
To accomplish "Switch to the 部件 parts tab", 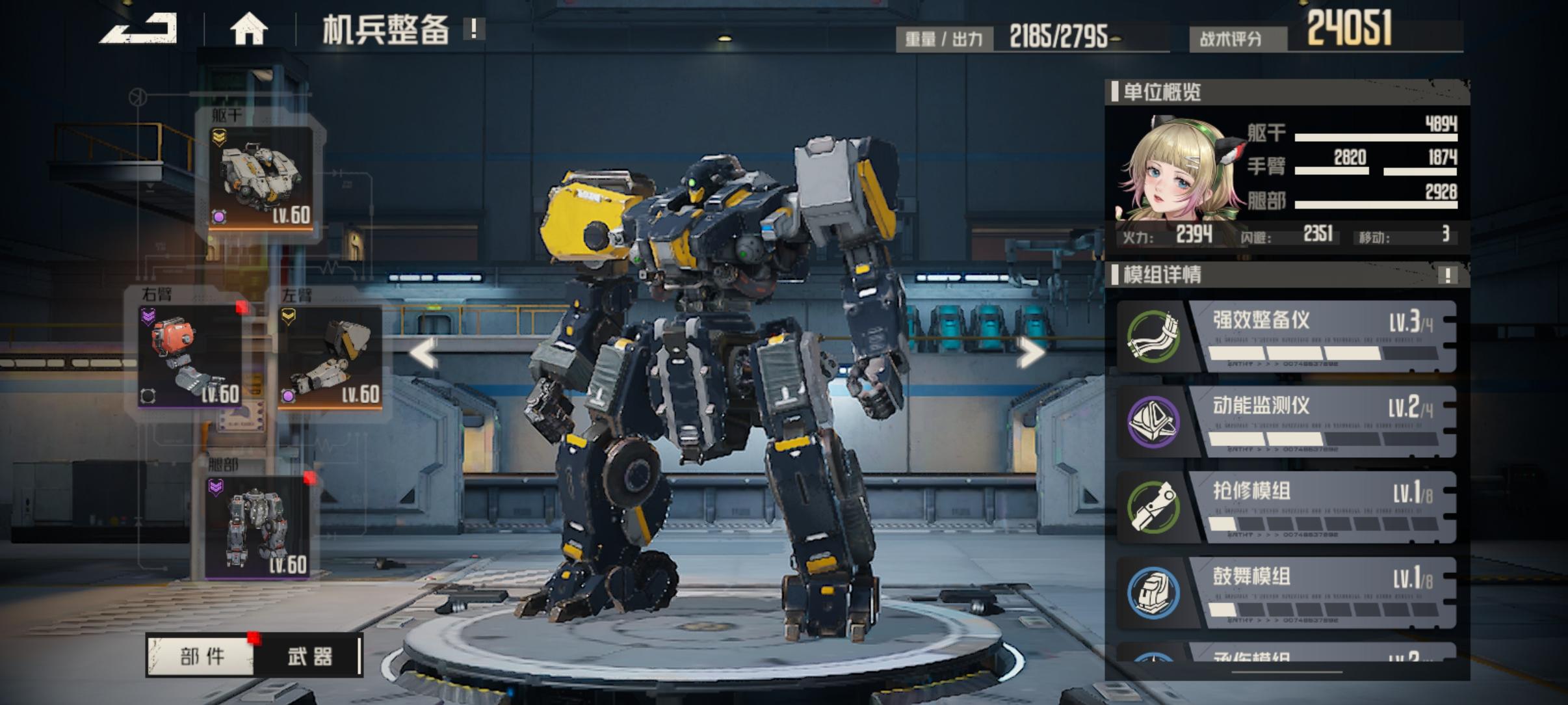I will (202, 656).
